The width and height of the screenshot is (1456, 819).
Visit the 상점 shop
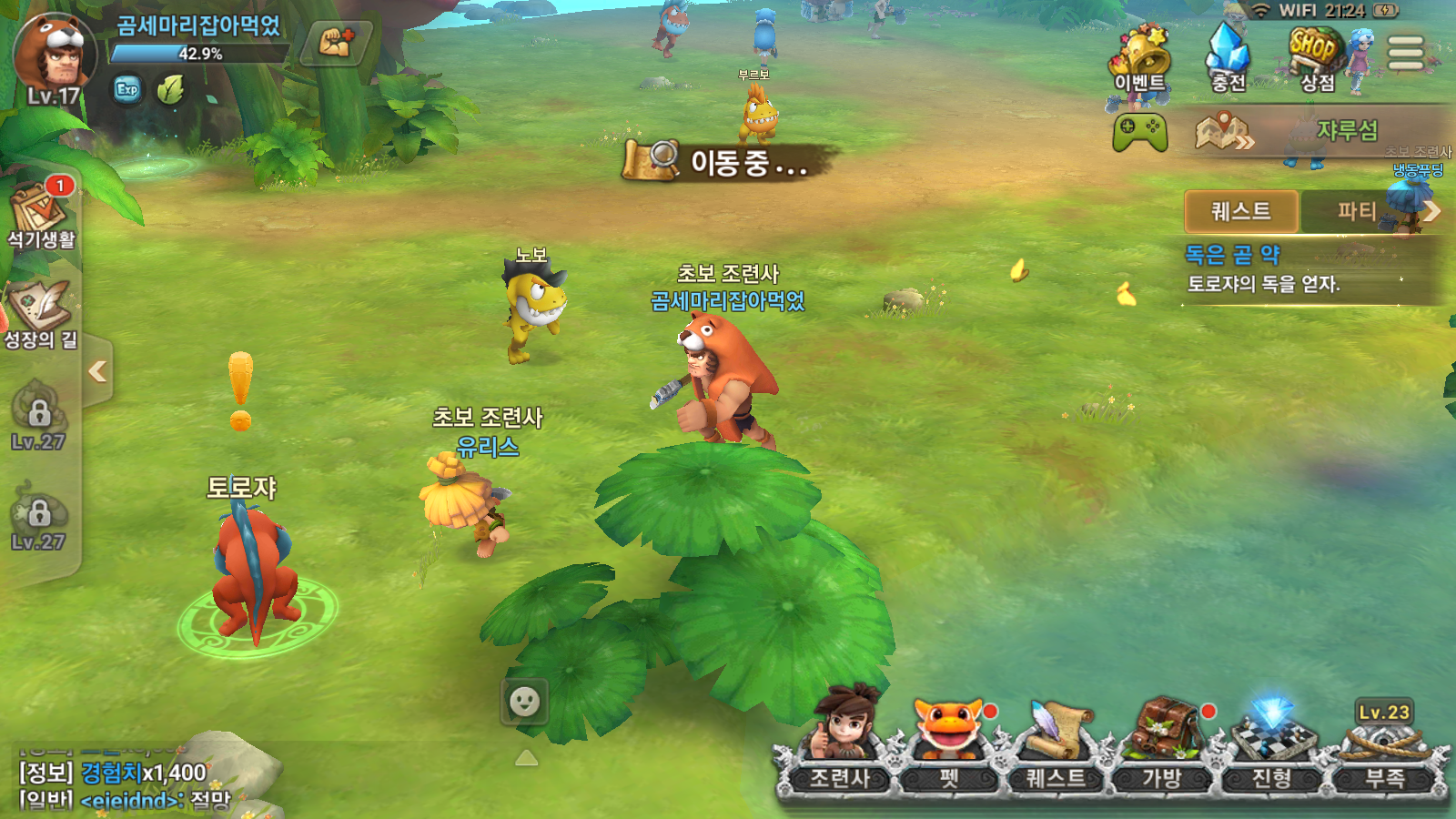click(1316, 58)
